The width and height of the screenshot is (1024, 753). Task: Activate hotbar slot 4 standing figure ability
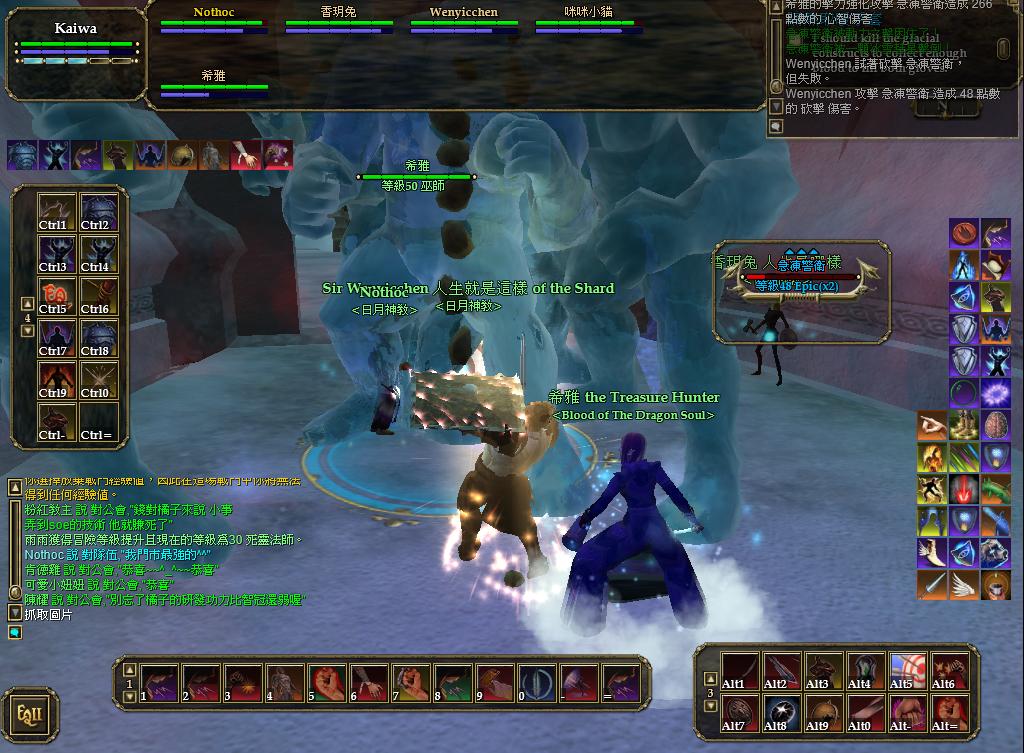(x=285, y=683)
